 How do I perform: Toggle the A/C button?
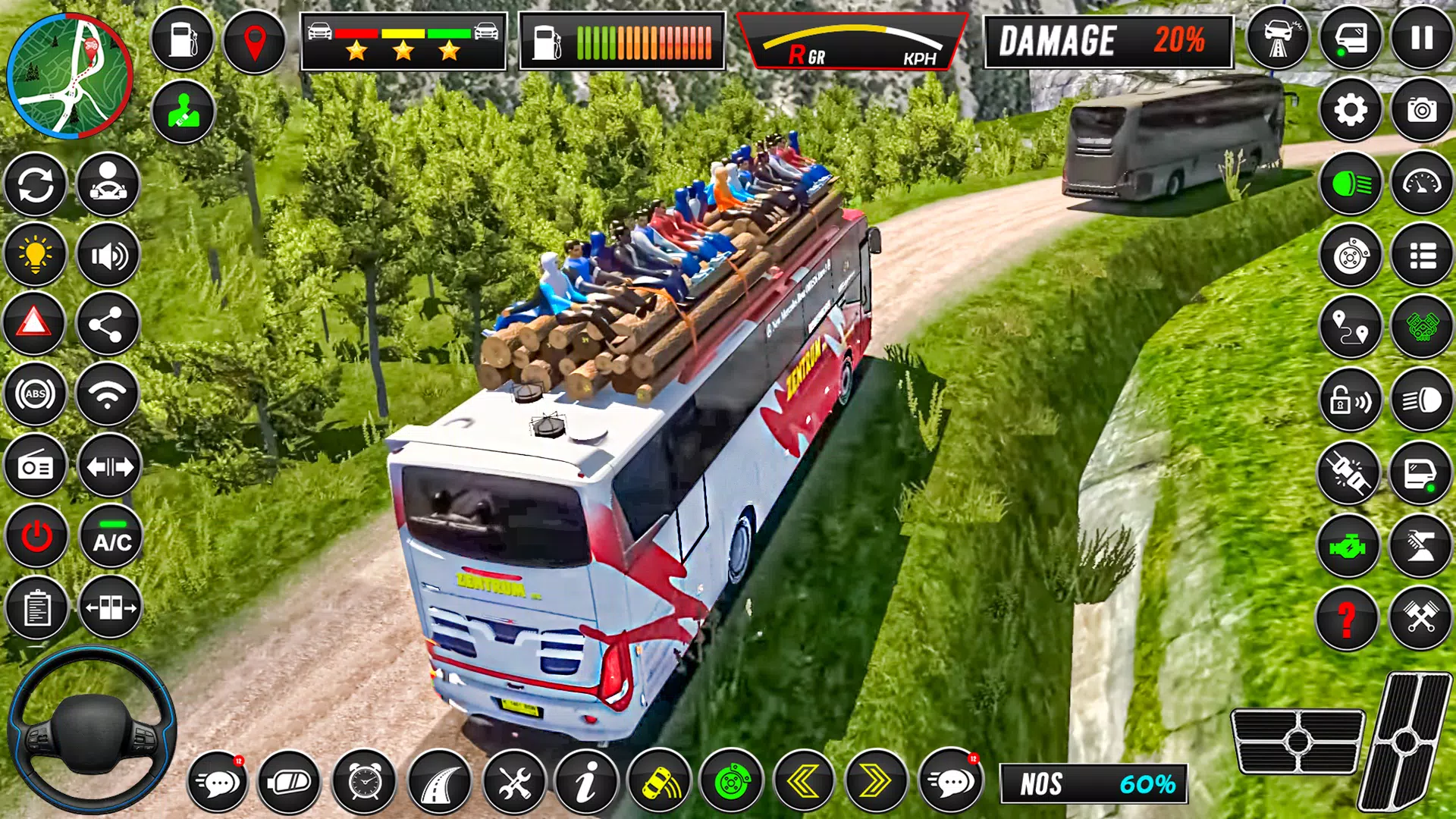click(111, 537)
